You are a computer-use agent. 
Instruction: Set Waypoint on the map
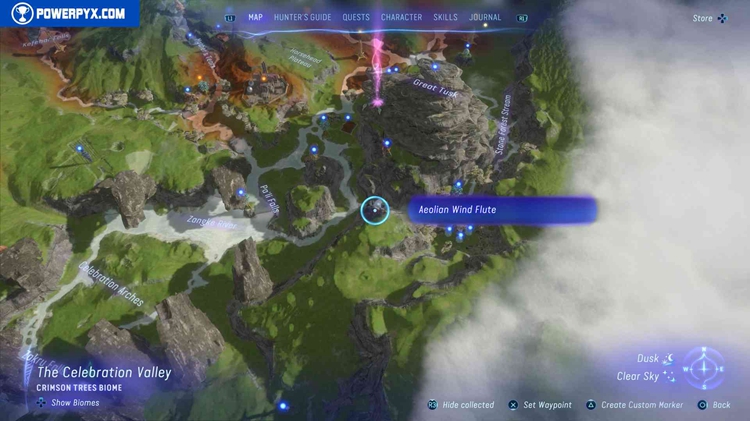(x=540, y=405)
